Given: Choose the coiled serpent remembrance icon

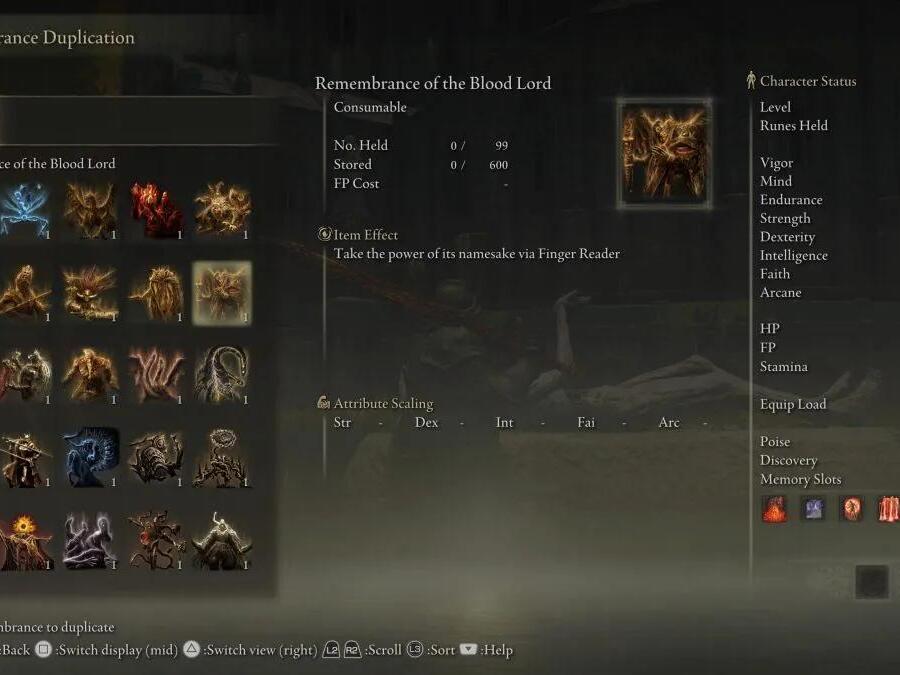Looking at the screenshot, I should pyautogui.click(x=221, y=376).
